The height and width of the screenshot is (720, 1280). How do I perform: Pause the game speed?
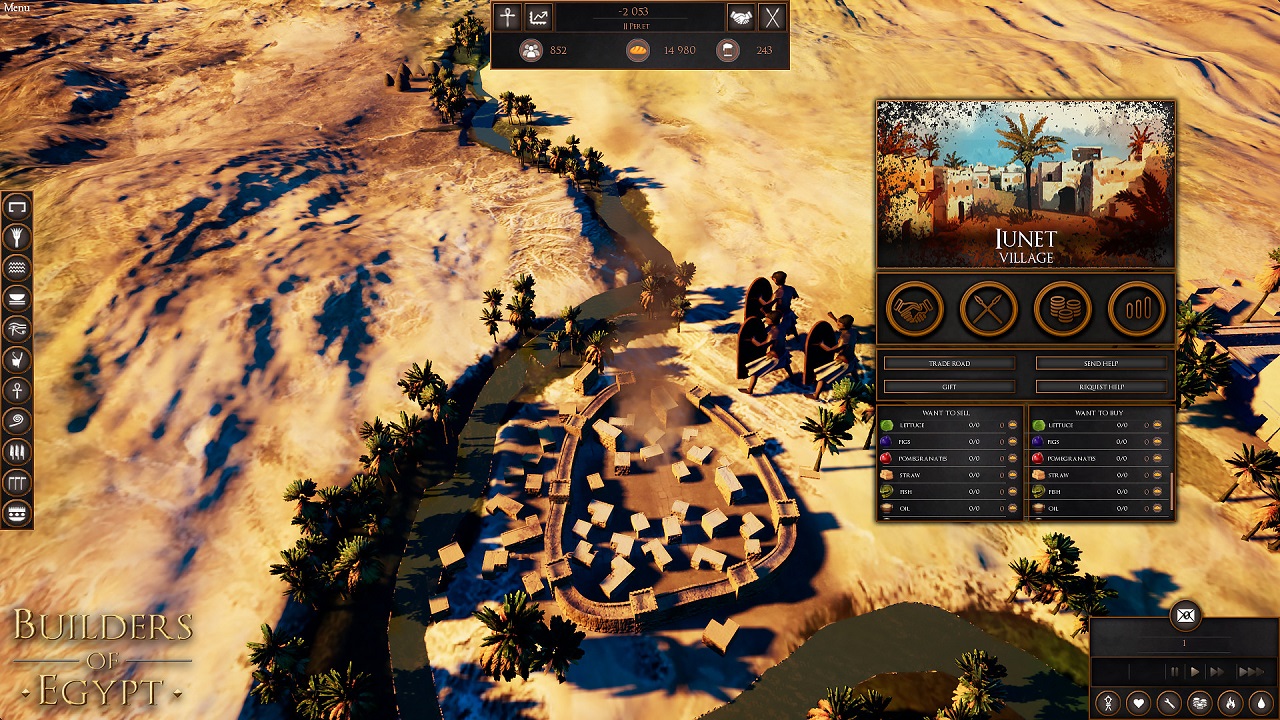[x=1174, y=672]
